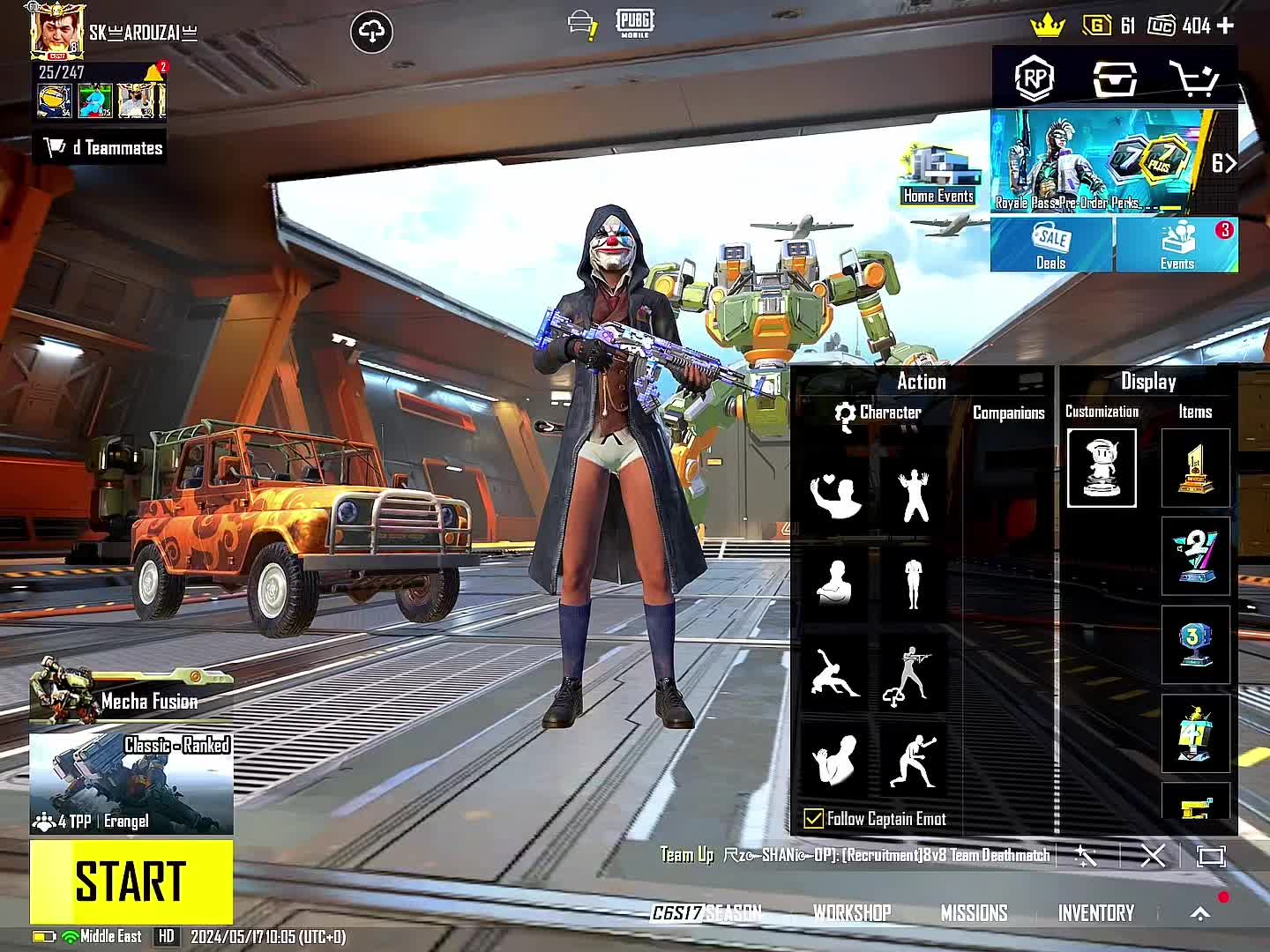The image size is (1270, 952).
Task: Click the cloud download icon
Action: [371, 33]
